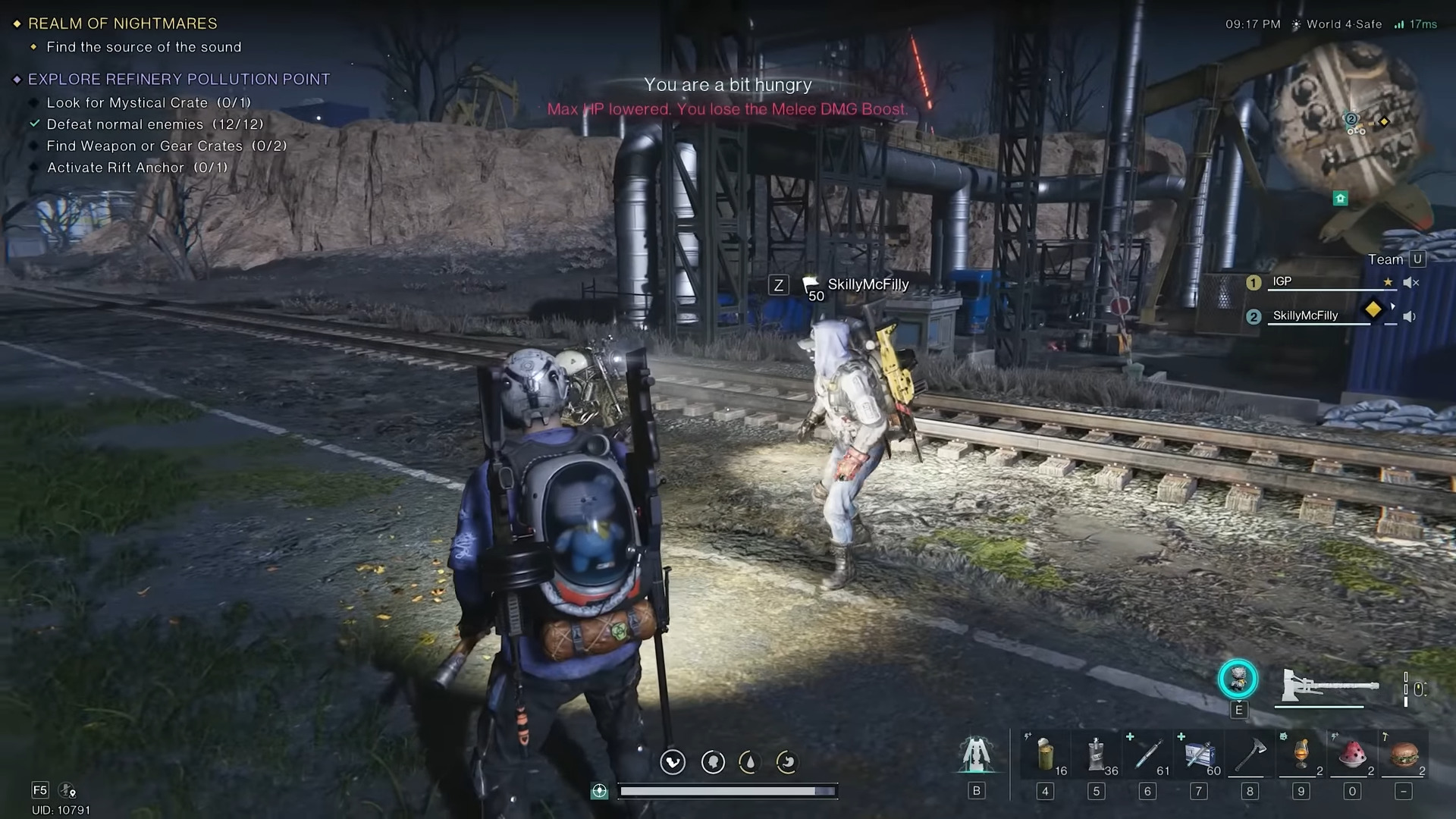
Task: Click the equipped heavy weapon icon
Action: [x=1329, y=686]
